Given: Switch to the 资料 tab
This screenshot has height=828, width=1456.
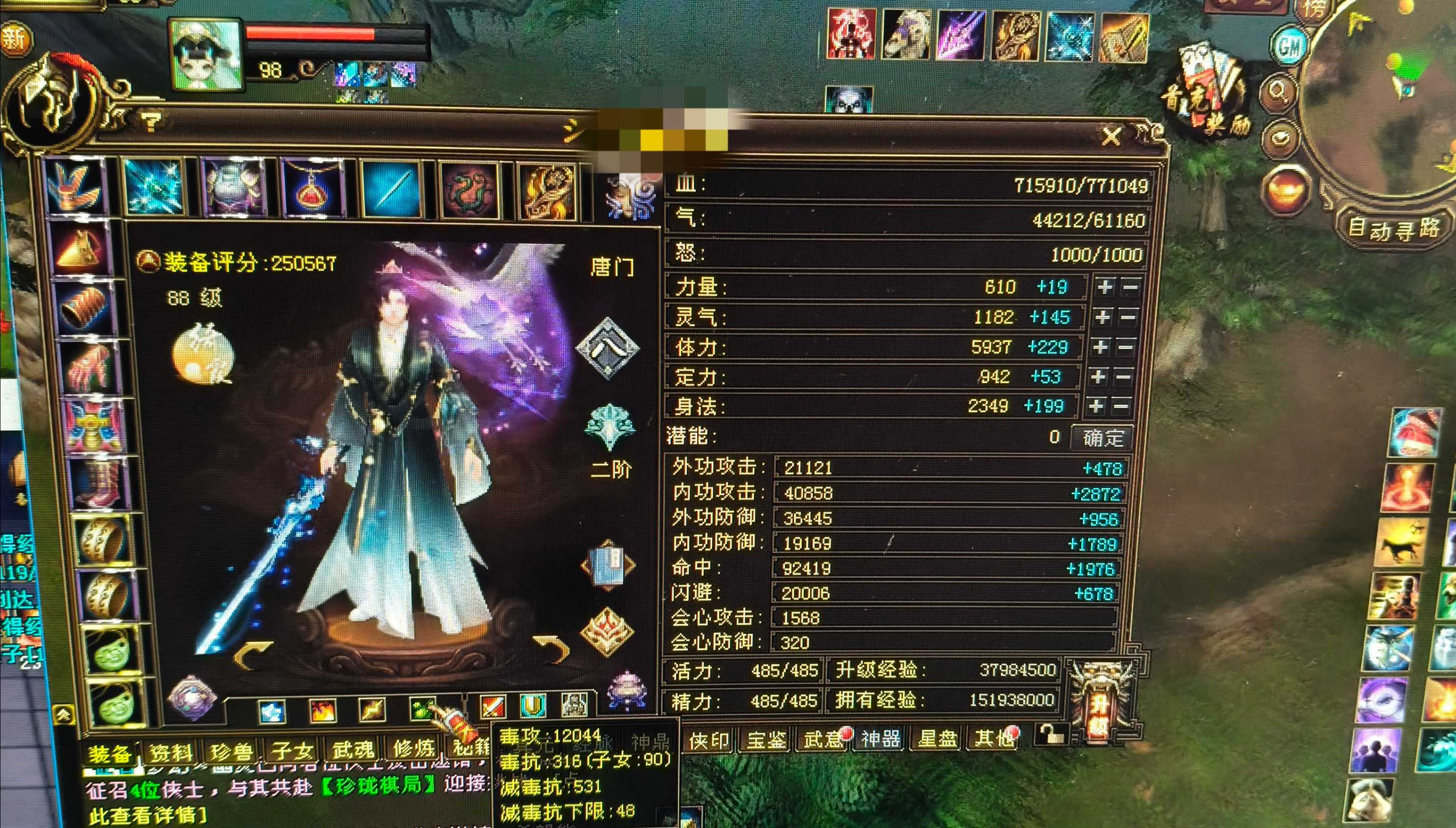Looking at the screenshot, I should tap(170, 753).
